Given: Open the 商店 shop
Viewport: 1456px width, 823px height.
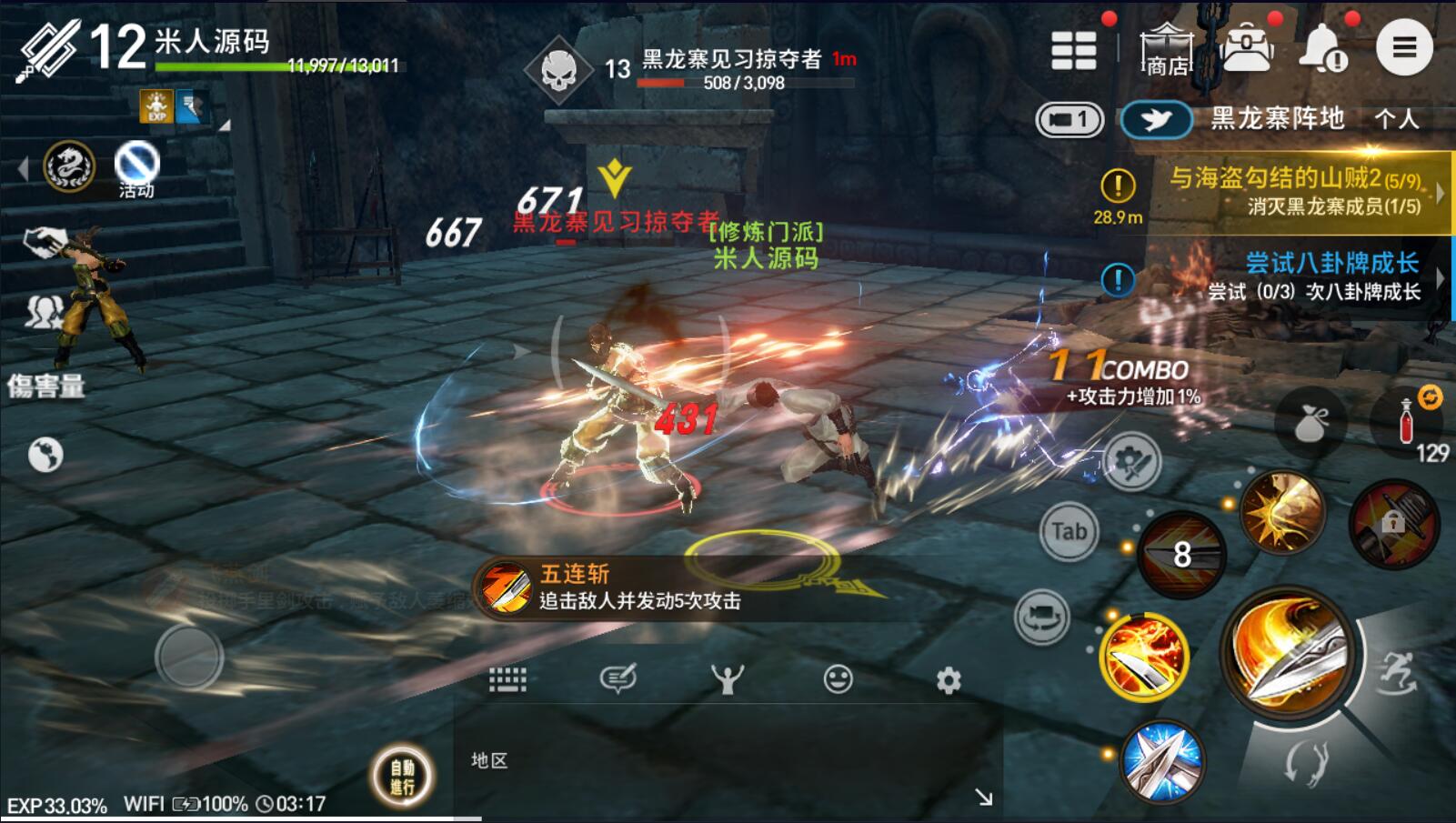Looking at the screenshot, I should click(x=1167, y=49).
